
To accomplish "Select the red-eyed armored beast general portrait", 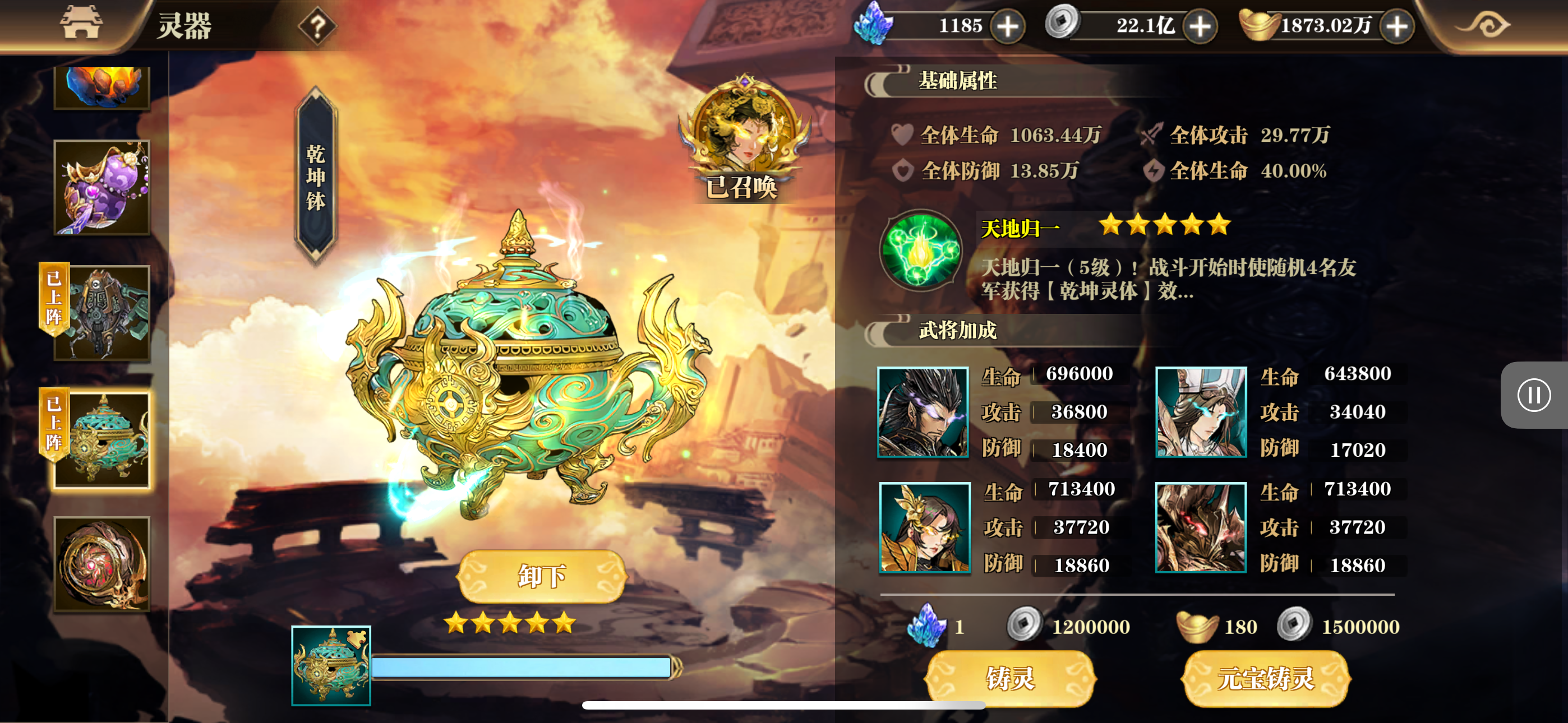I will pos(1200,527).
